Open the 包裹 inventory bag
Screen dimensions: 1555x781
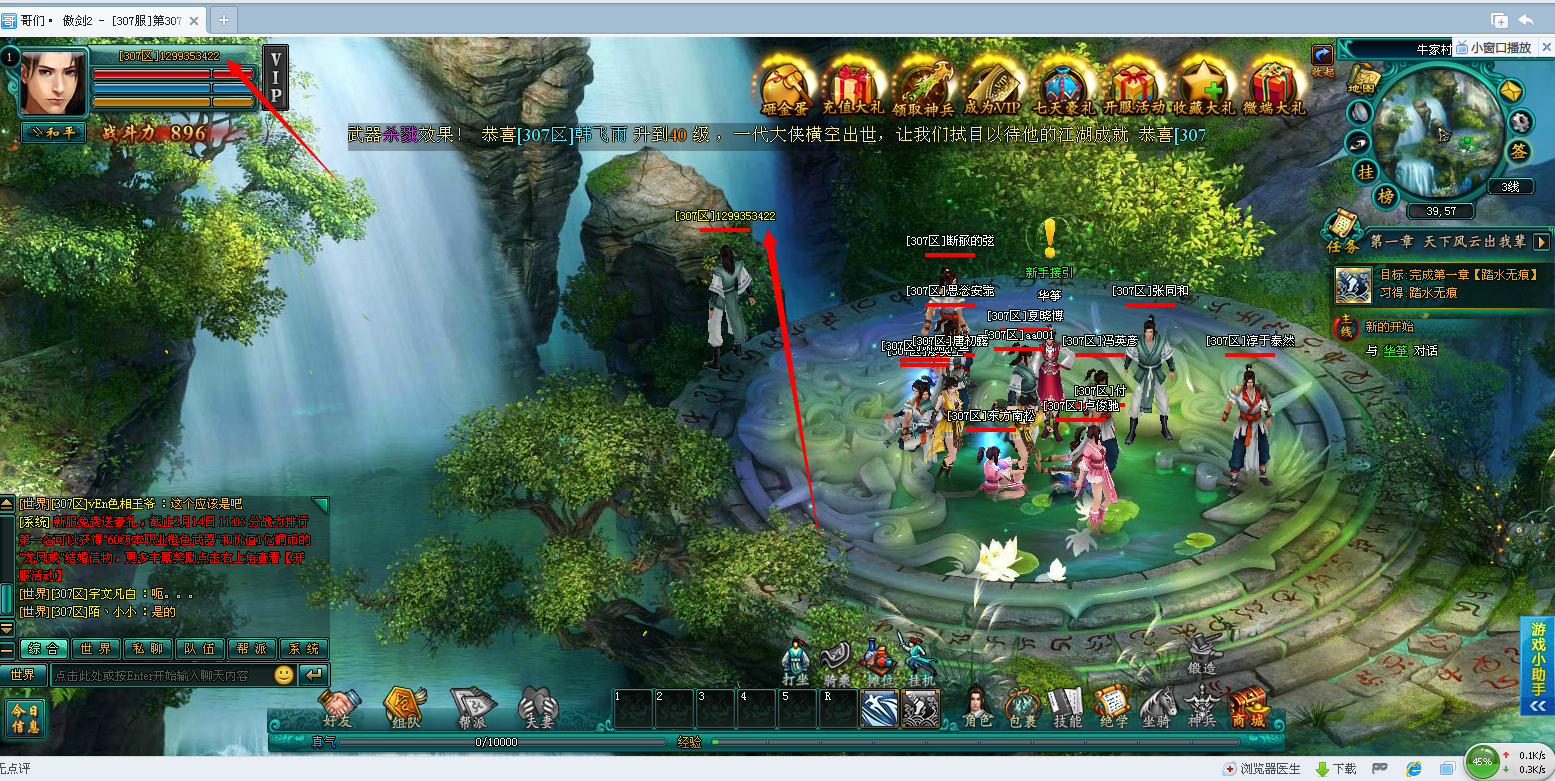[x=1022, y=704]
